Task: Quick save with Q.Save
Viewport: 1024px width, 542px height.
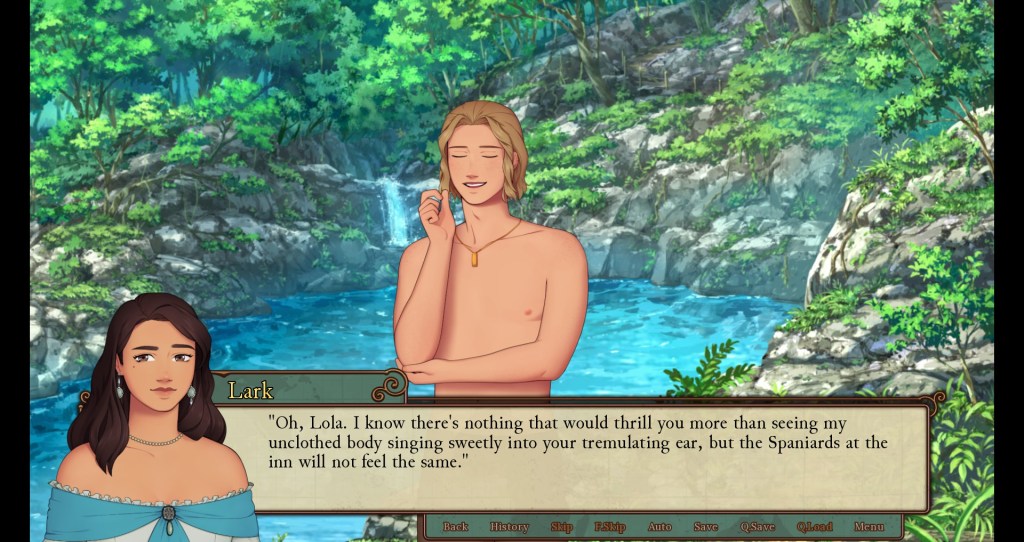Action: (757, 527)
